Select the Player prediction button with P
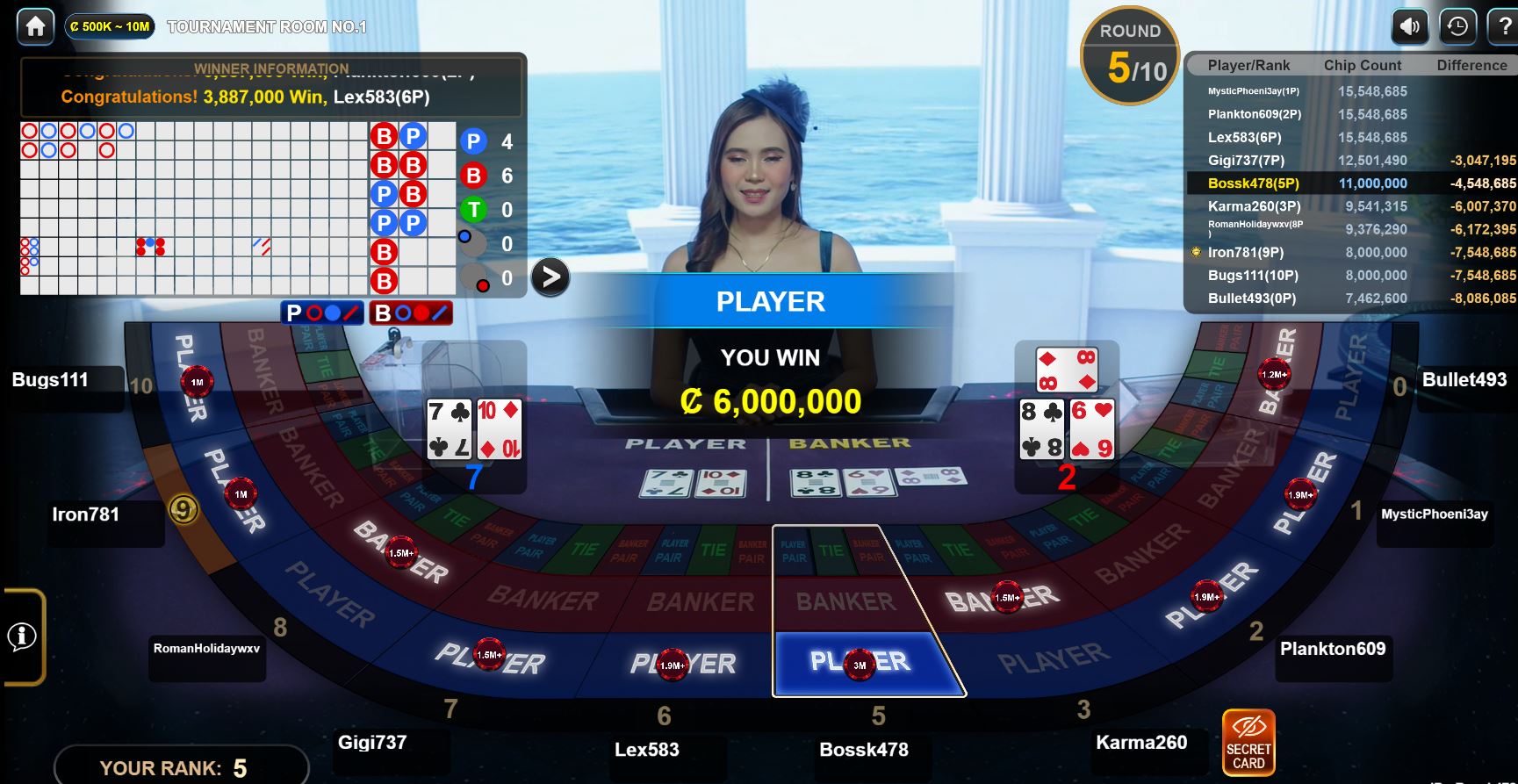Viewport: 1518px width, 784px height. click(x=322, y=313)
